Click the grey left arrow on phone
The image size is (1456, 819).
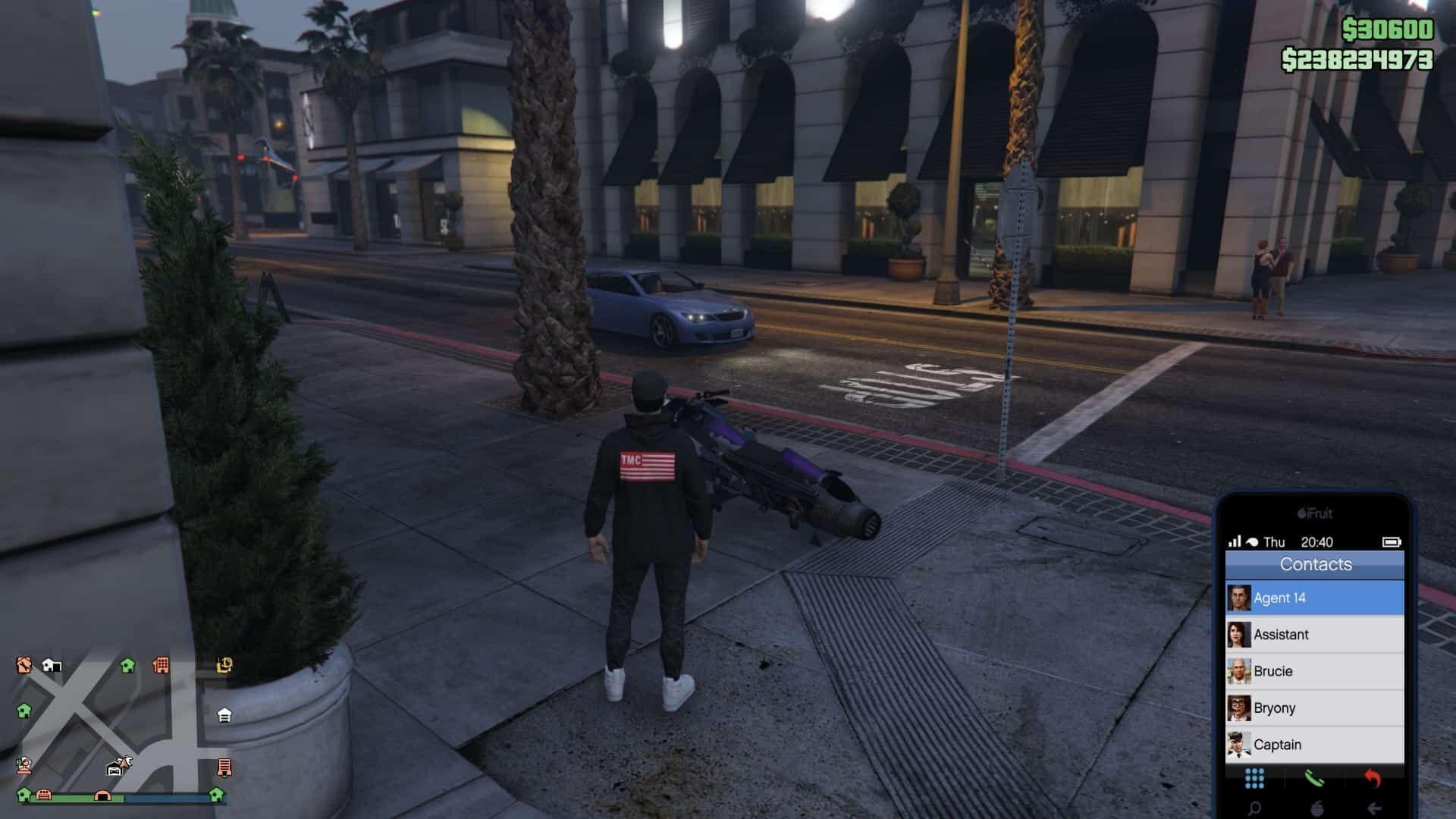point(1374,808)
